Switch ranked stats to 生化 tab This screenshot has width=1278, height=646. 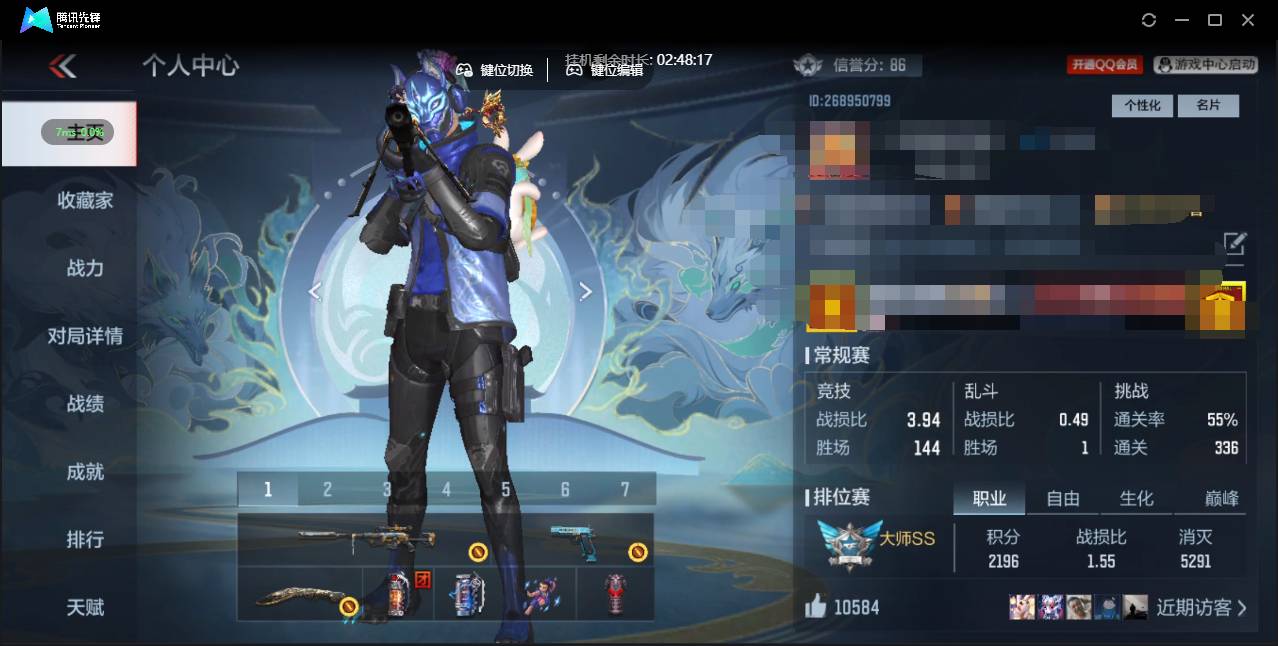[x=1136, y=498]
